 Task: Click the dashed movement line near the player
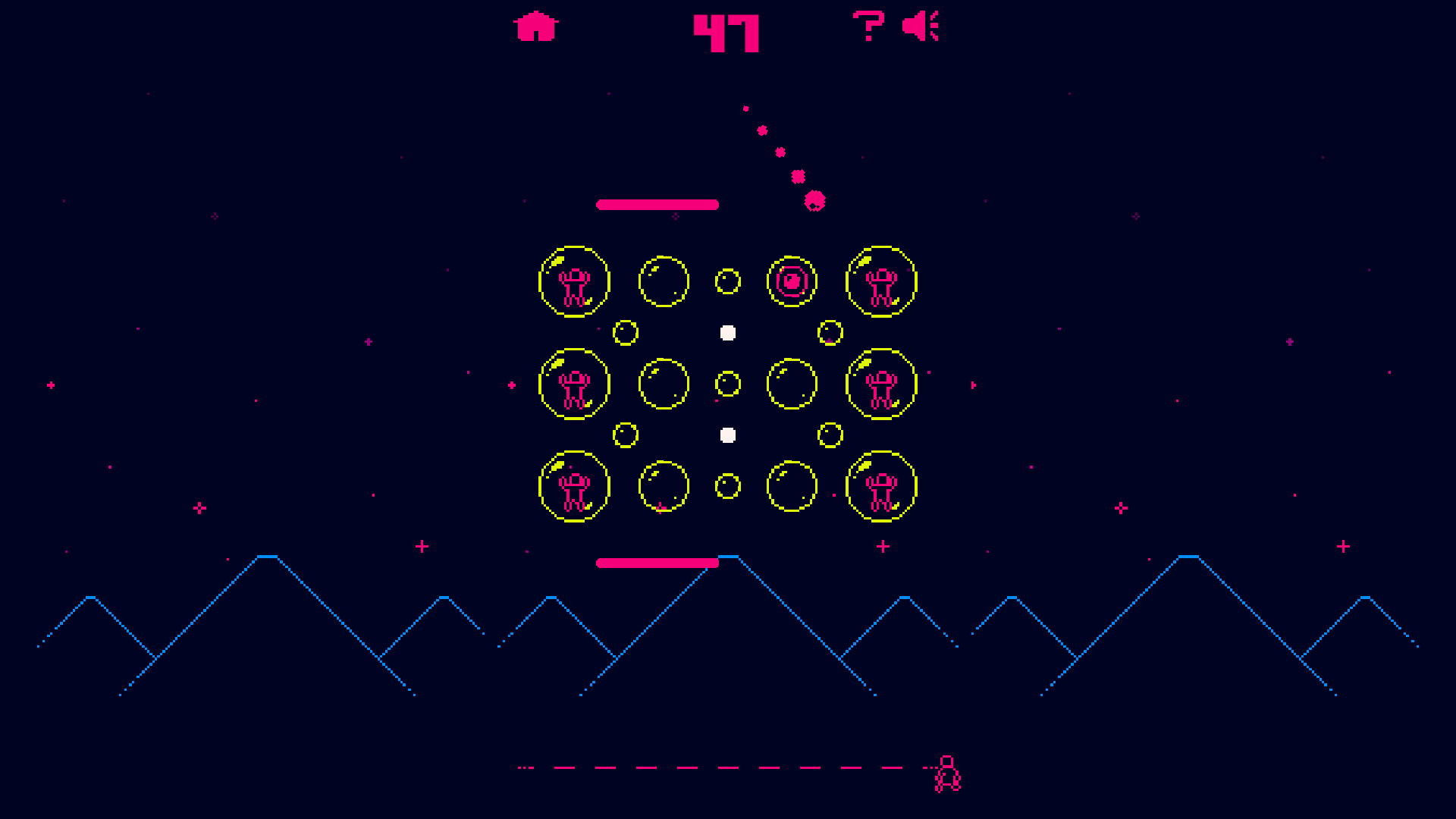click(720, 768)
